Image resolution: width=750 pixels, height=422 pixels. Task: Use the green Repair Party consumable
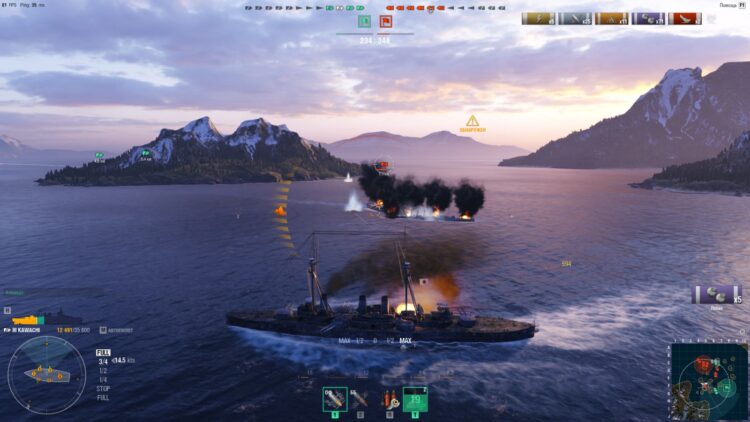click(414, 399)
